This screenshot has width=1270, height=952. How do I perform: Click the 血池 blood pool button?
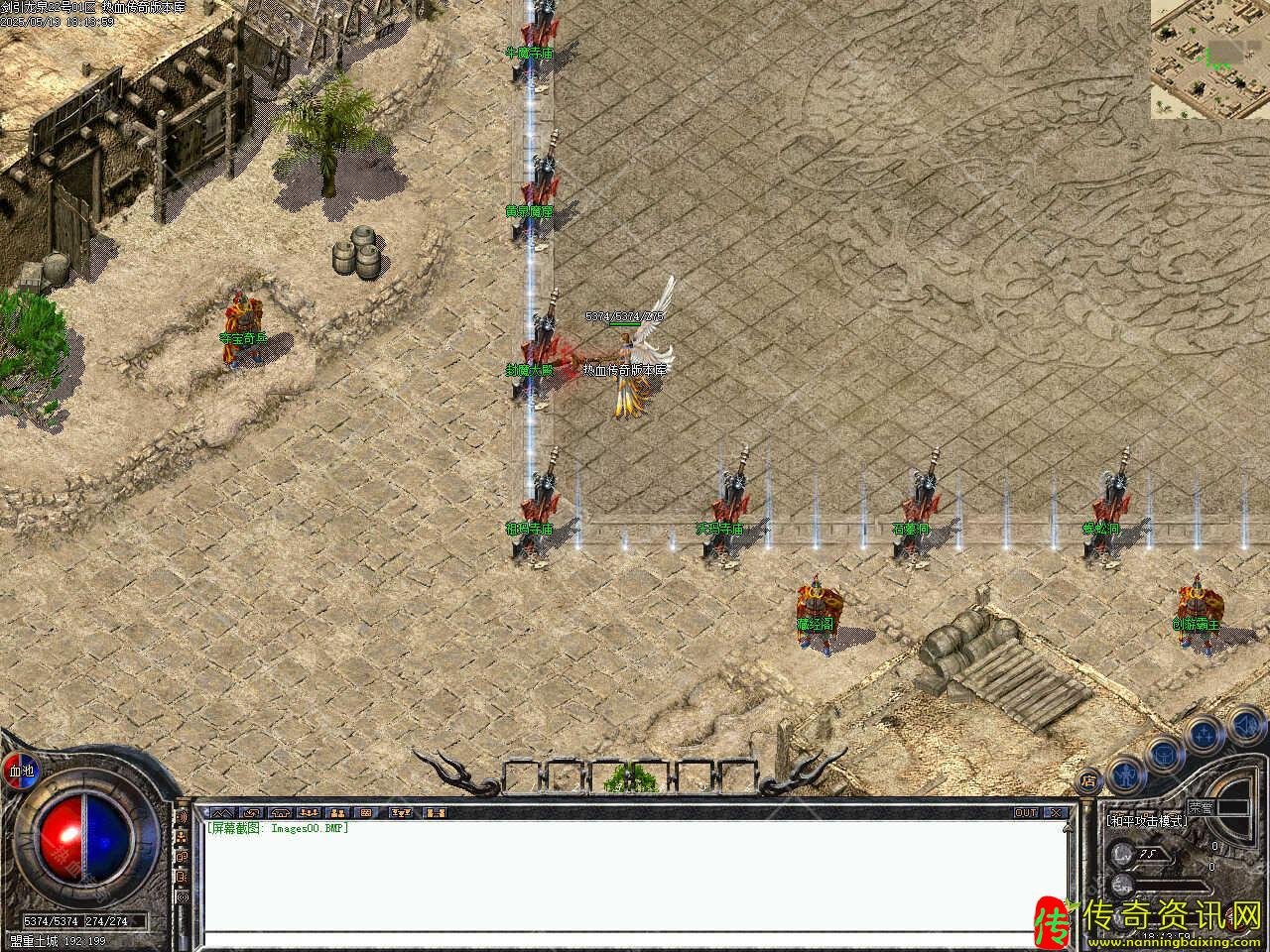click(21, 771)
